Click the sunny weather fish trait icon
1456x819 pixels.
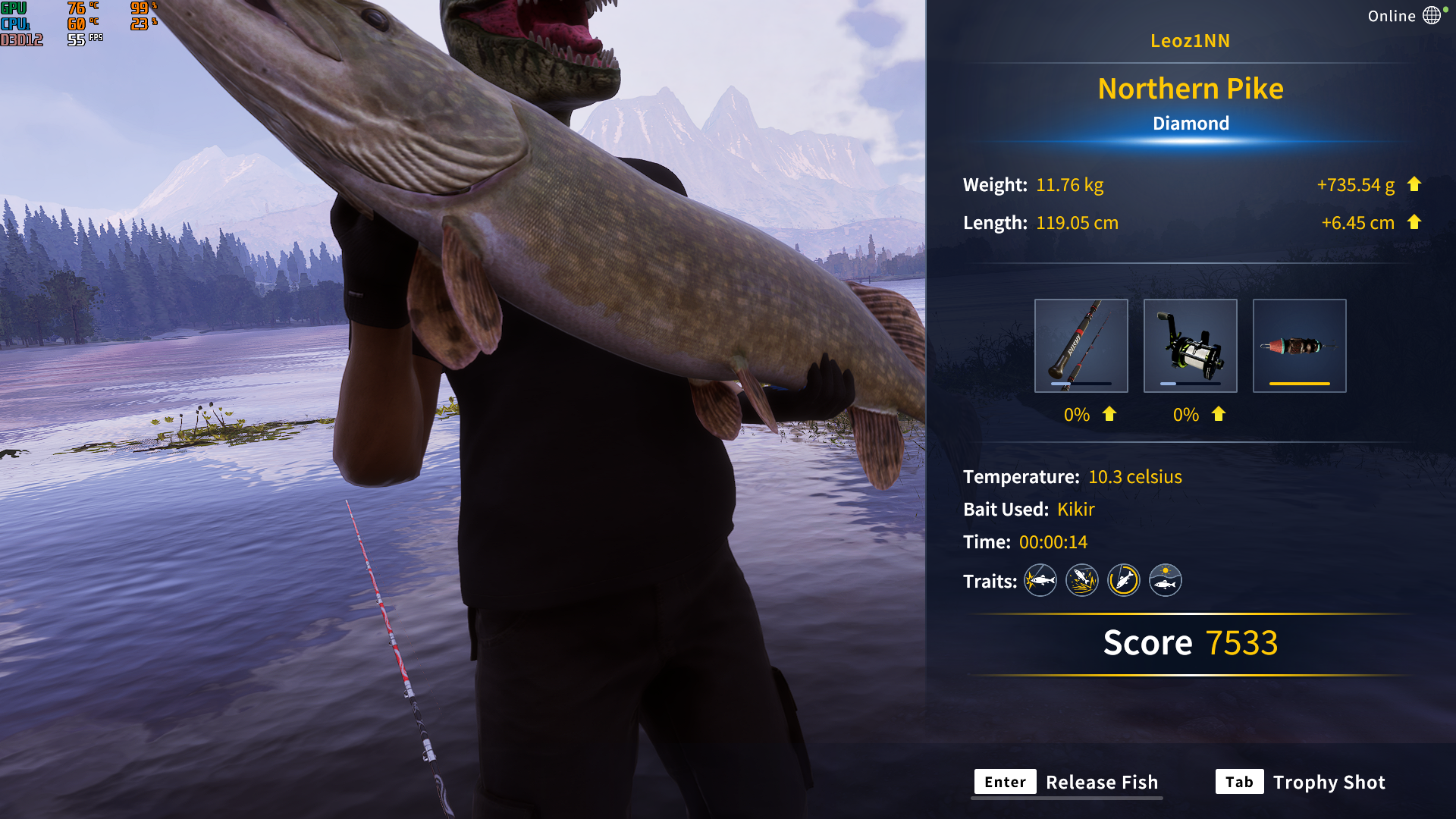[x=1166, y=580]
